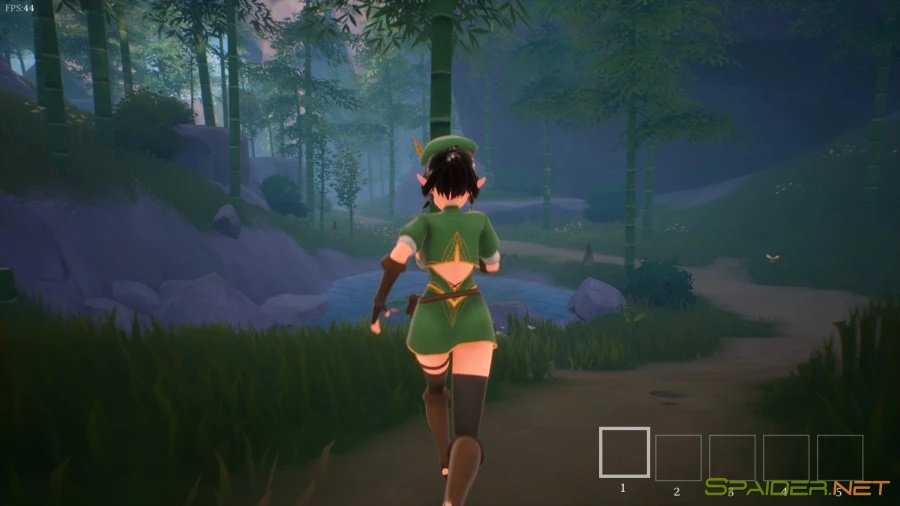Screen dimensions: 900x506
Task: Choose the hotbar slot numbered 2
Action: pyautogui.click(x=678, y=457)
